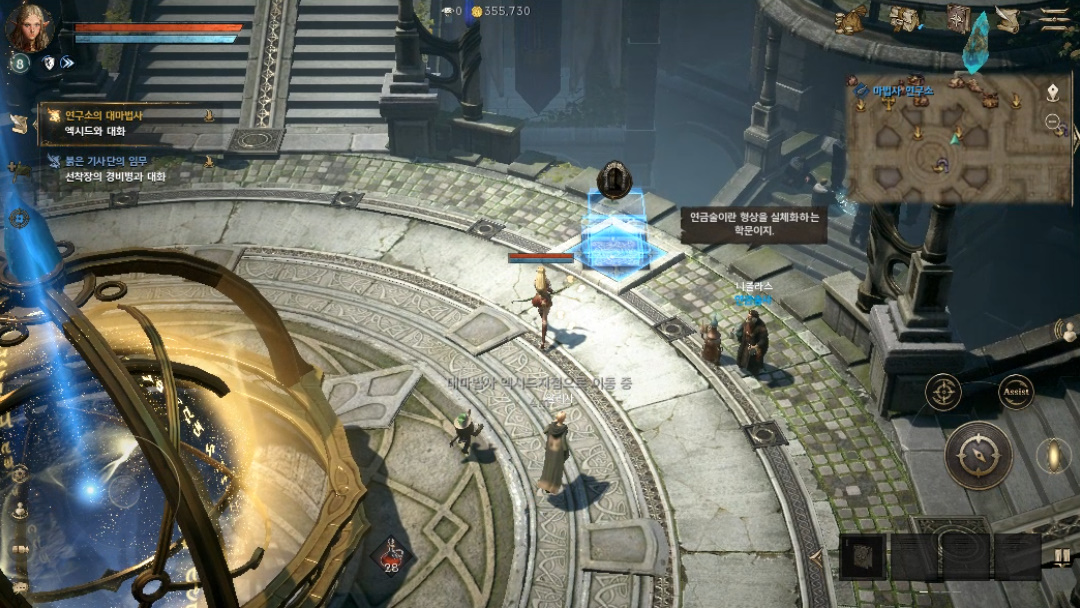Viewport: 1080px width, 608px height.
Task: Tap the large compass attack button
Action: 978,455
